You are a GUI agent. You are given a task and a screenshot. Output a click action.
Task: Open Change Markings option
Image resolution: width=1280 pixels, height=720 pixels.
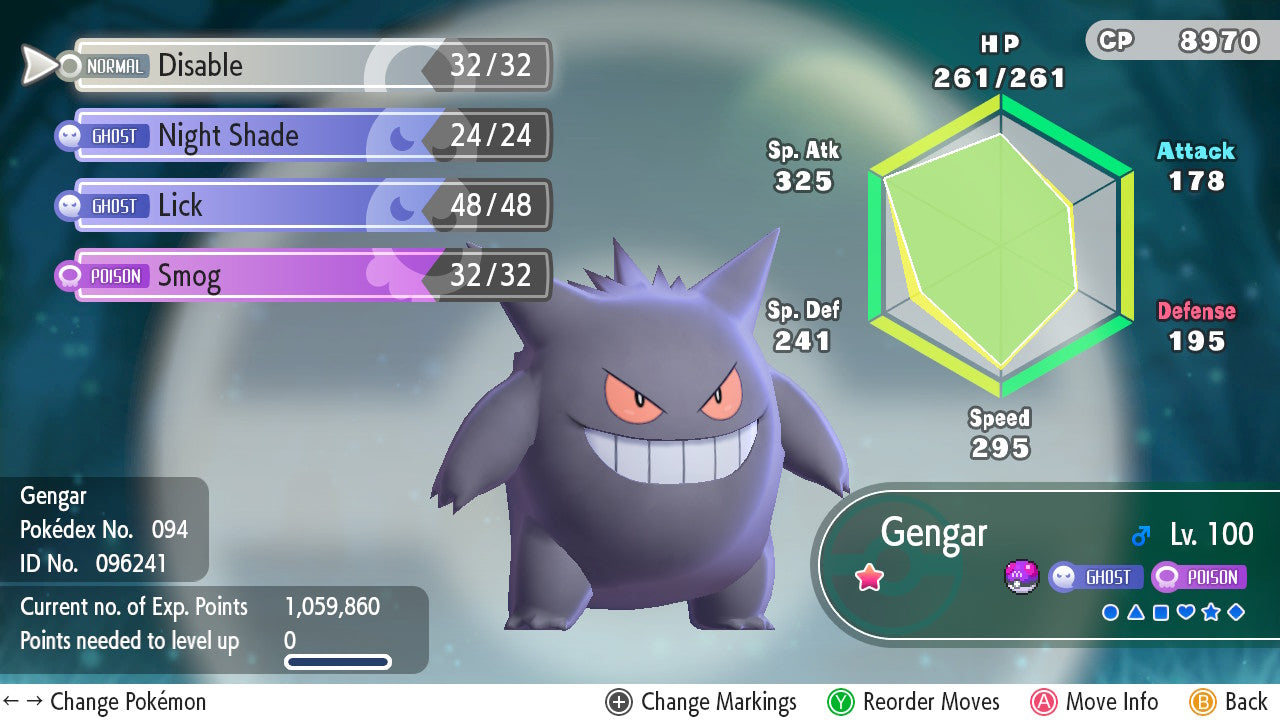[701, 702]
